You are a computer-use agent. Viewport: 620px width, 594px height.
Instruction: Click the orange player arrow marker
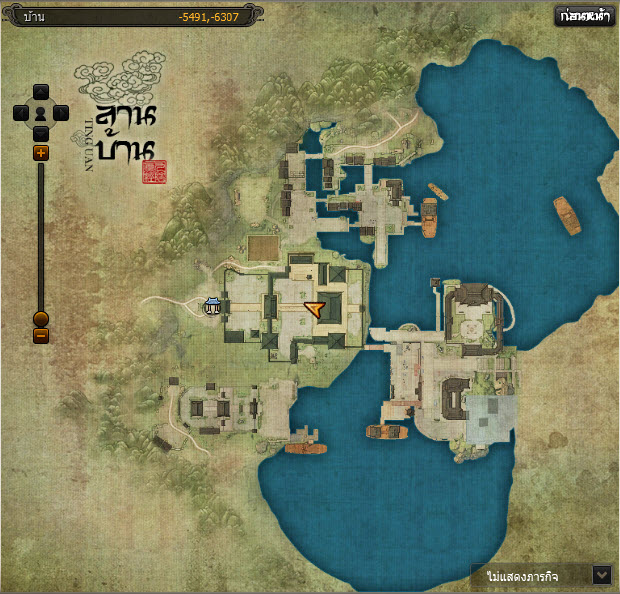315,311
